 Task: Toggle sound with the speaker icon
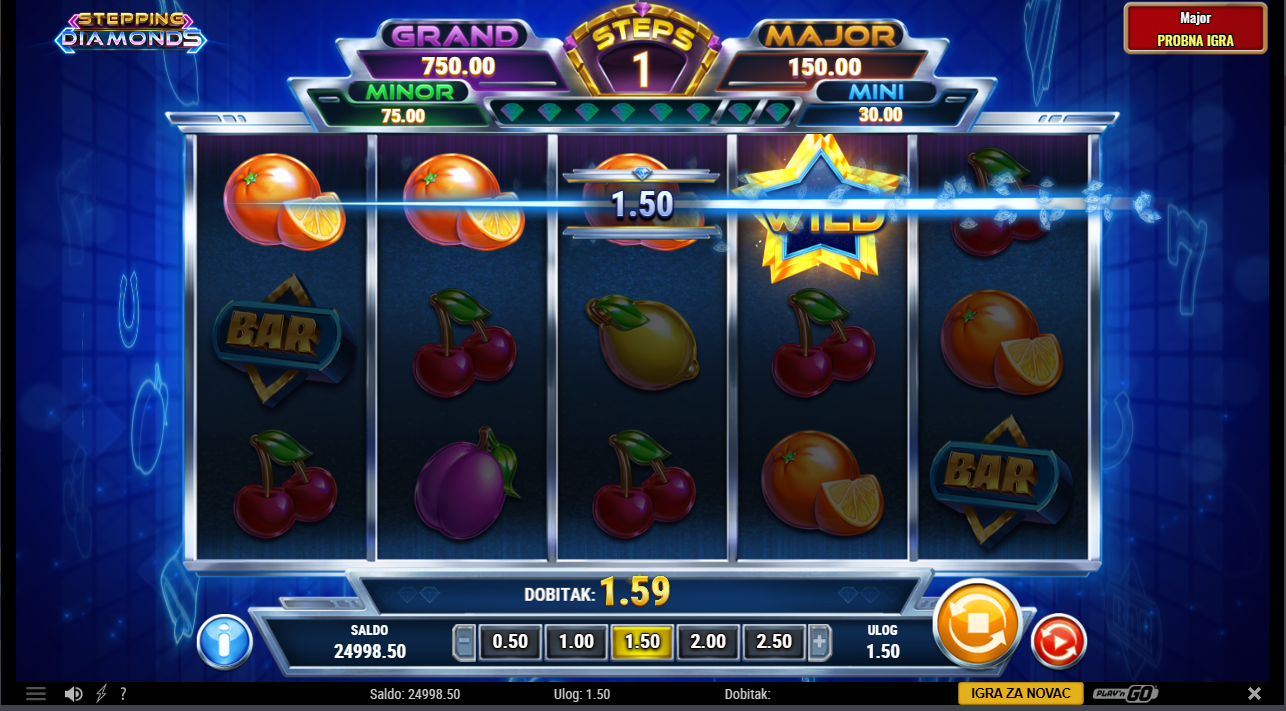click(73, 694)
